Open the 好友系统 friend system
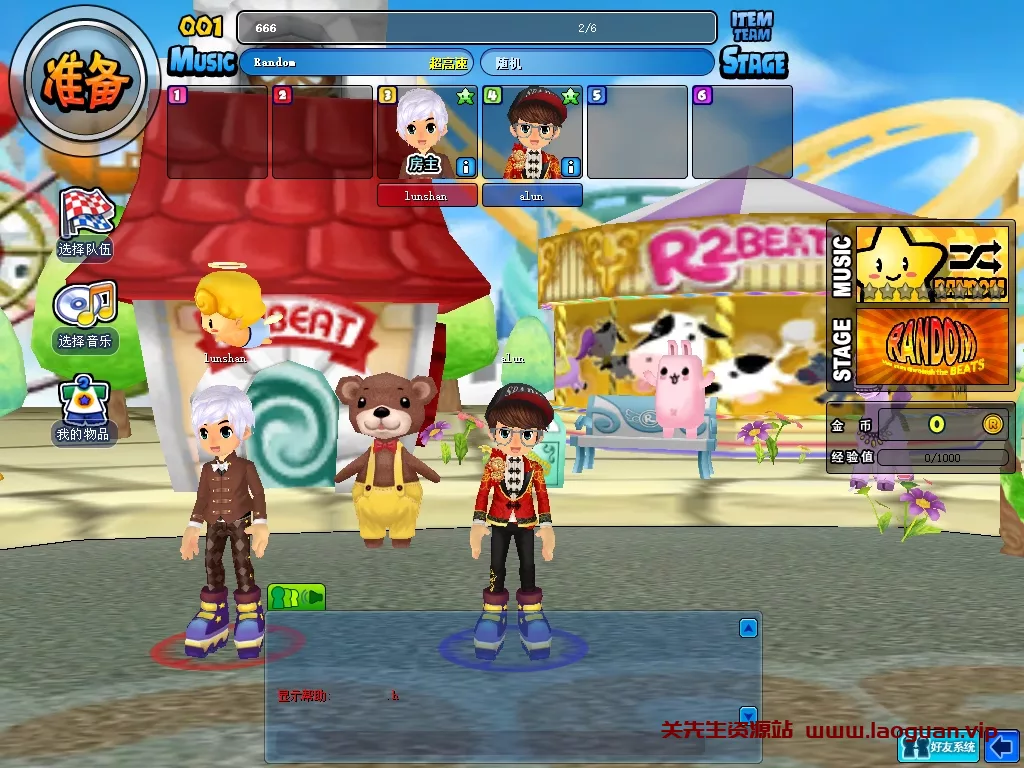This screenshot has height=768, width=1024. pos(938,746)
